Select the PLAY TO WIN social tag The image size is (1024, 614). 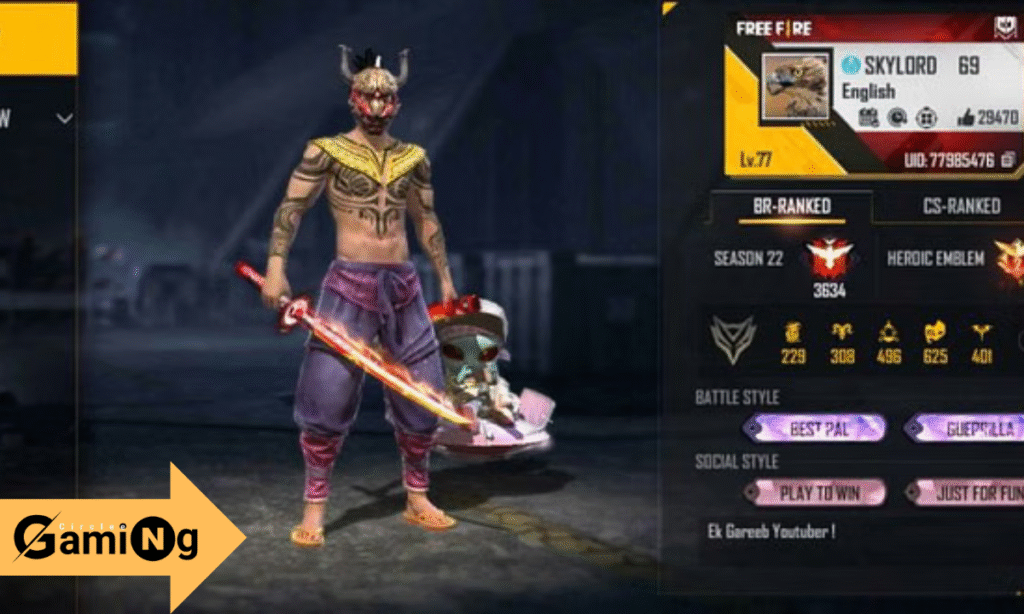click(816, 493)
